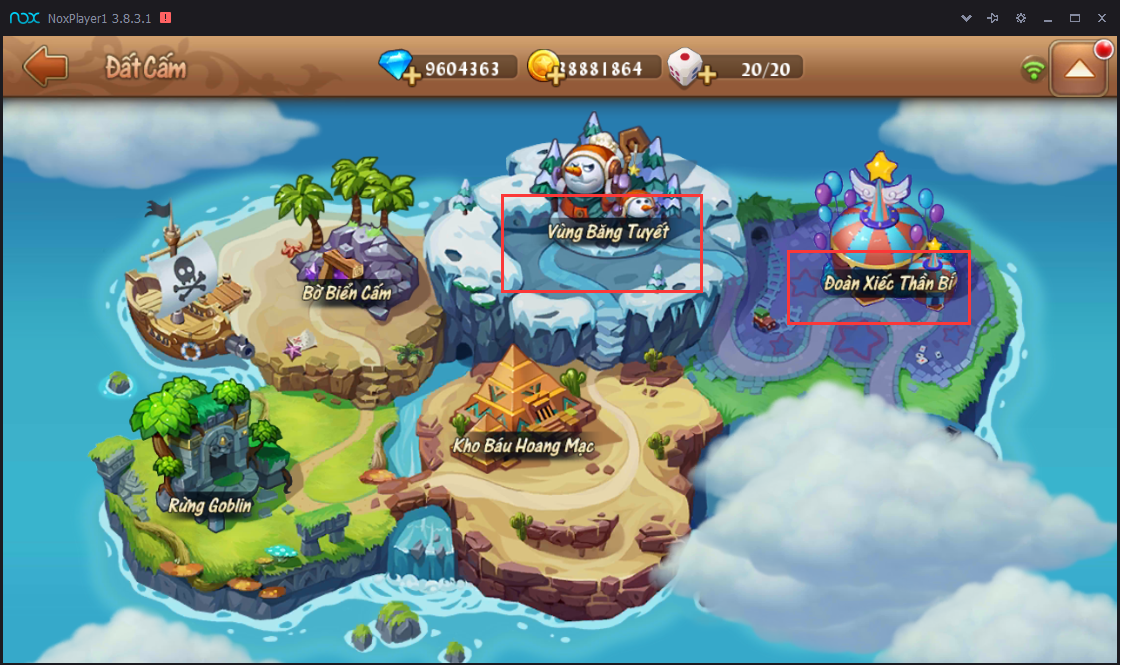Image resolution: width=1121 pixels, height=665 pixels.
Task: Go back with the orange arrow button
Action: [45, 68]
